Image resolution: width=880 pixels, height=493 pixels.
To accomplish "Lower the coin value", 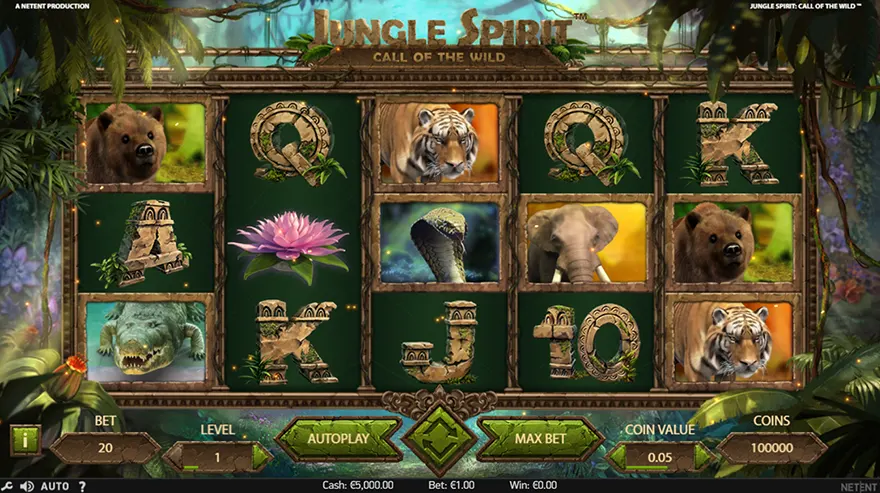I will pyautogui.click(x=620, y=456).
